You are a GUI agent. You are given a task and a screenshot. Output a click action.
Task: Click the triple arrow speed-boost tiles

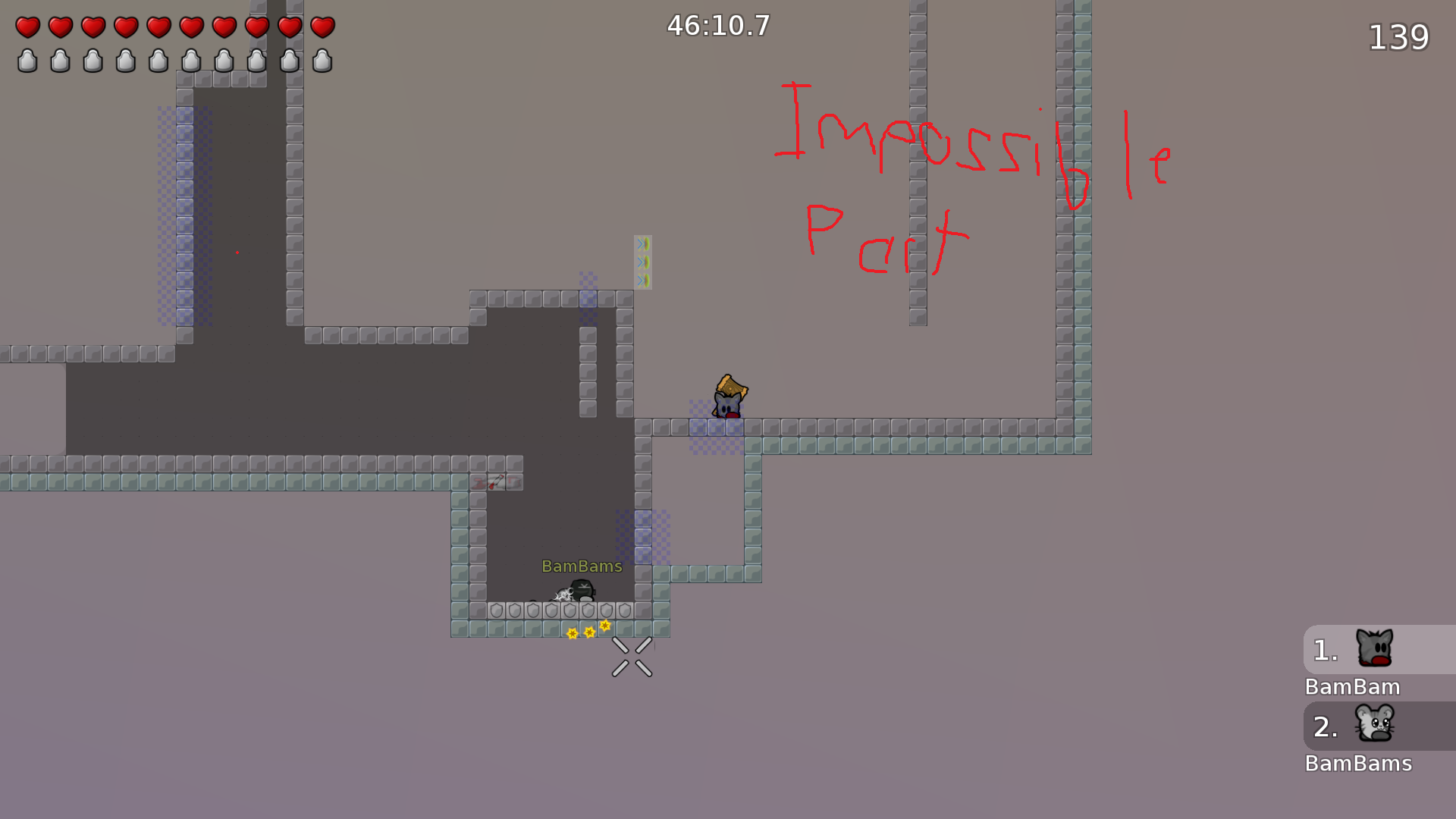642,260
